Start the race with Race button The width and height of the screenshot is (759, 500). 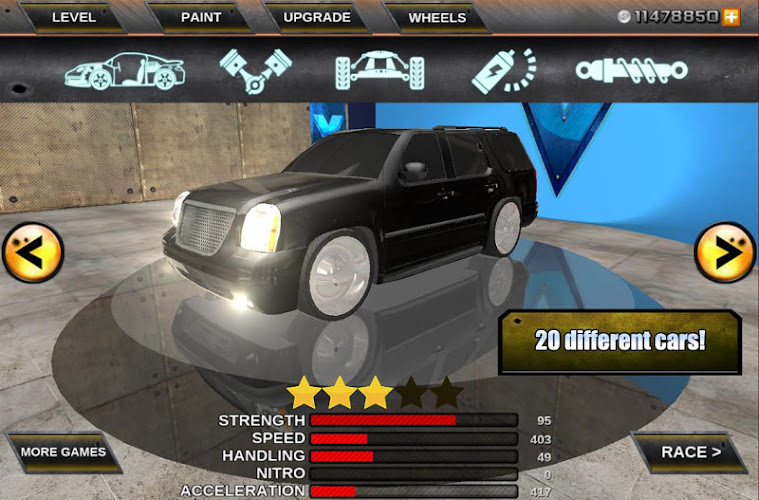[x=690, y=452]
